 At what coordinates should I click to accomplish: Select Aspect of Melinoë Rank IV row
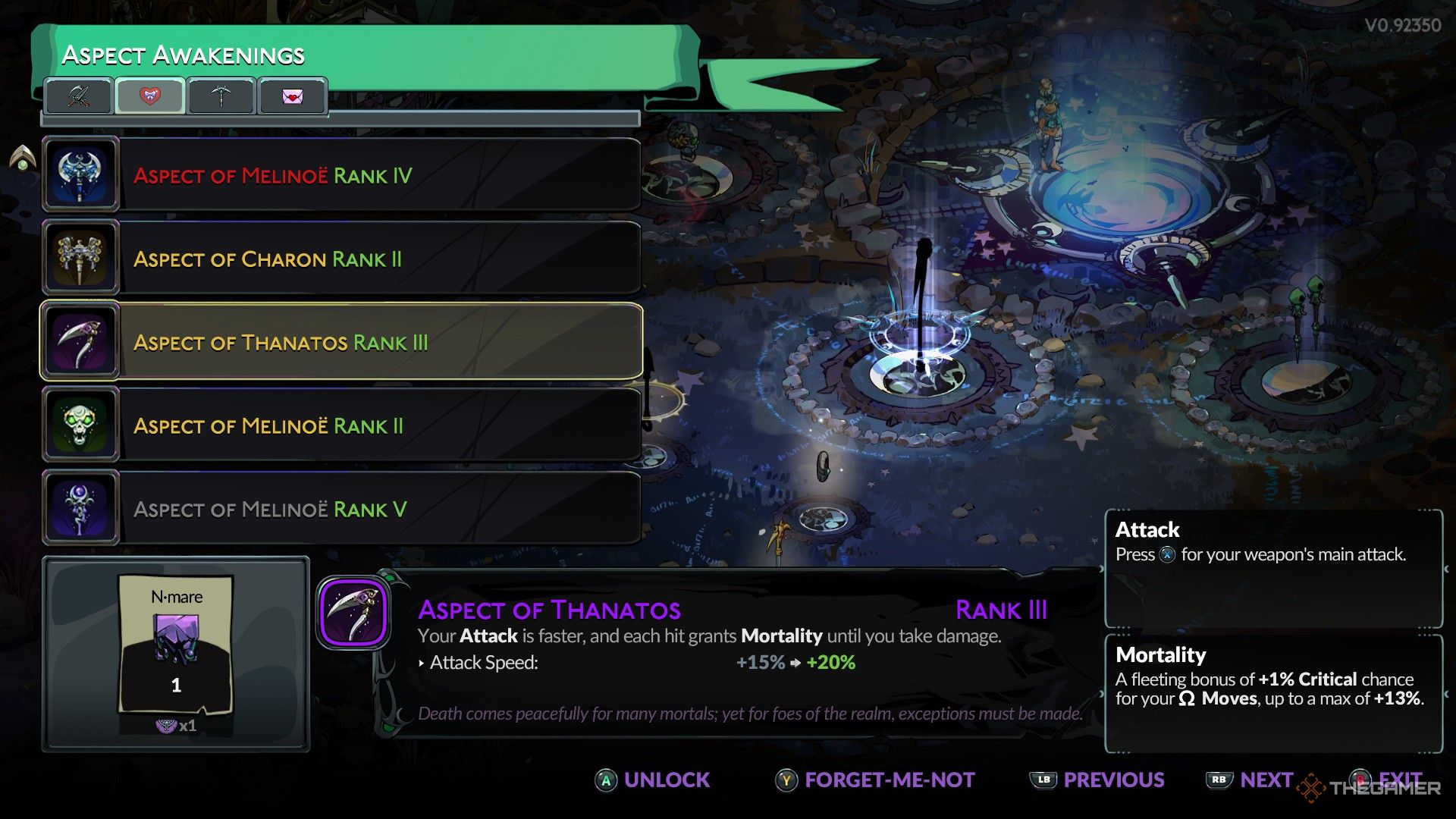tap(341, 175)
